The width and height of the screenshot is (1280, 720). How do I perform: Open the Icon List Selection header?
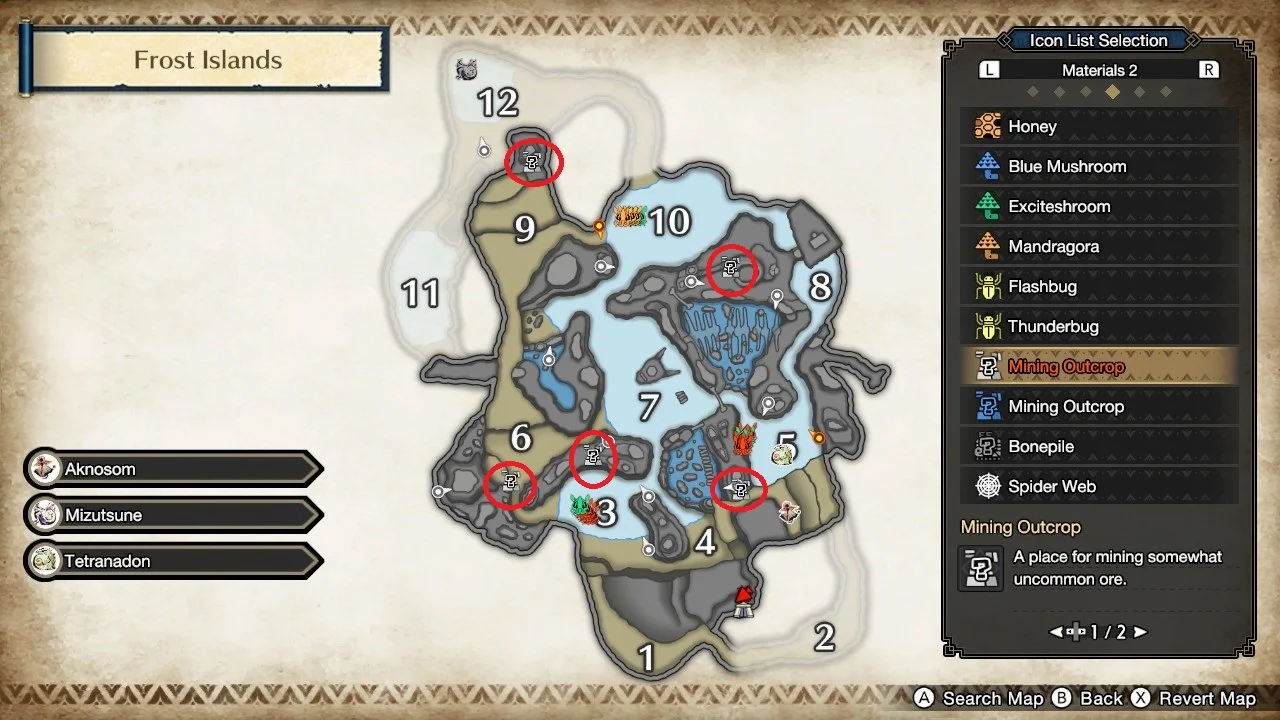pyautogui.click(x=1097, y=40)
